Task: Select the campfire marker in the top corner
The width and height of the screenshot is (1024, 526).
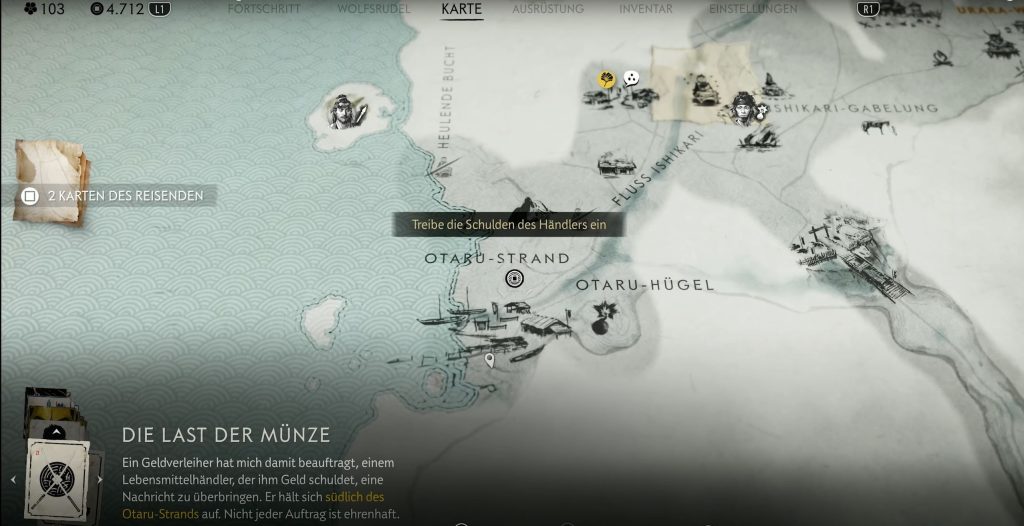Action: [x=943, y=60]
